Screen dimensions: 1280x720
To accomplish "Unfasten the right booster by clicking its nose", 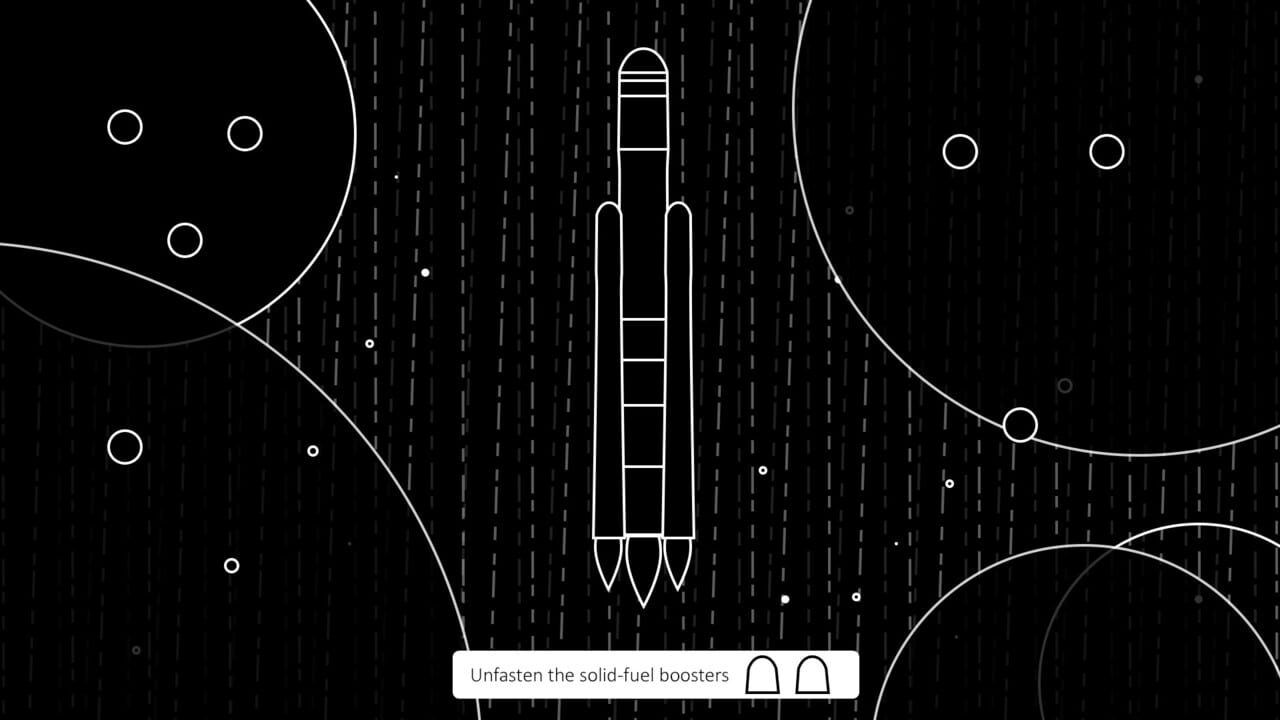I will [x=681, y=210].
